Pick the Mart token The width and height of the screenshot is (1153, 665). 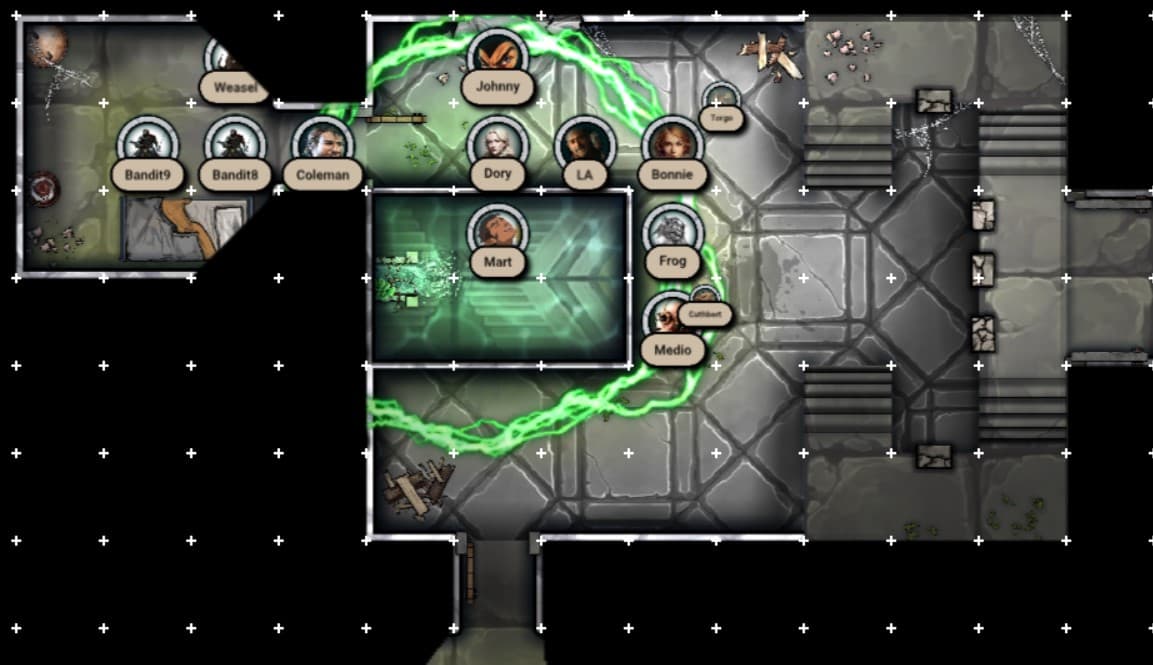click(497, 232)
